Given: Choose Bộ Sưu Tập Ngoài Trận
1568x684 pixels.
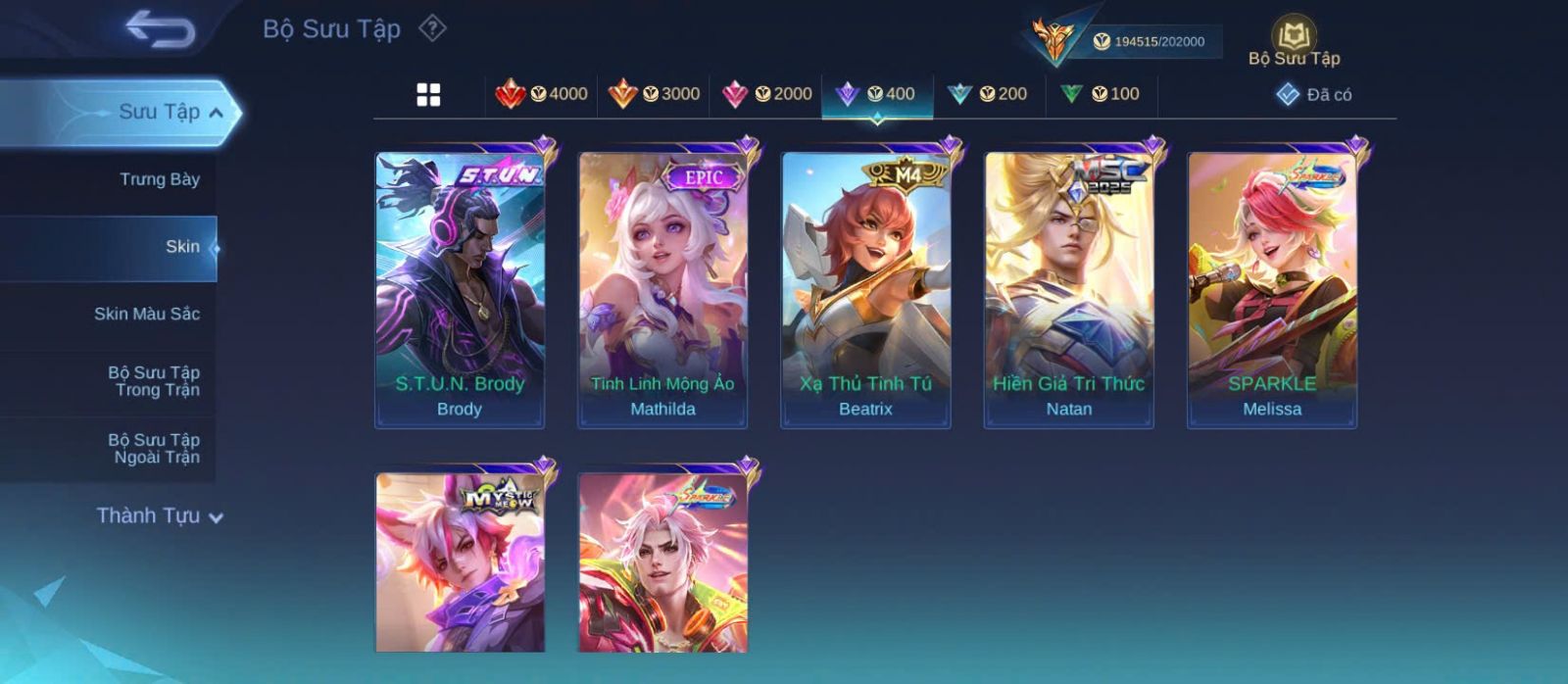Looking at the screenshot, I should click(154, 449).
